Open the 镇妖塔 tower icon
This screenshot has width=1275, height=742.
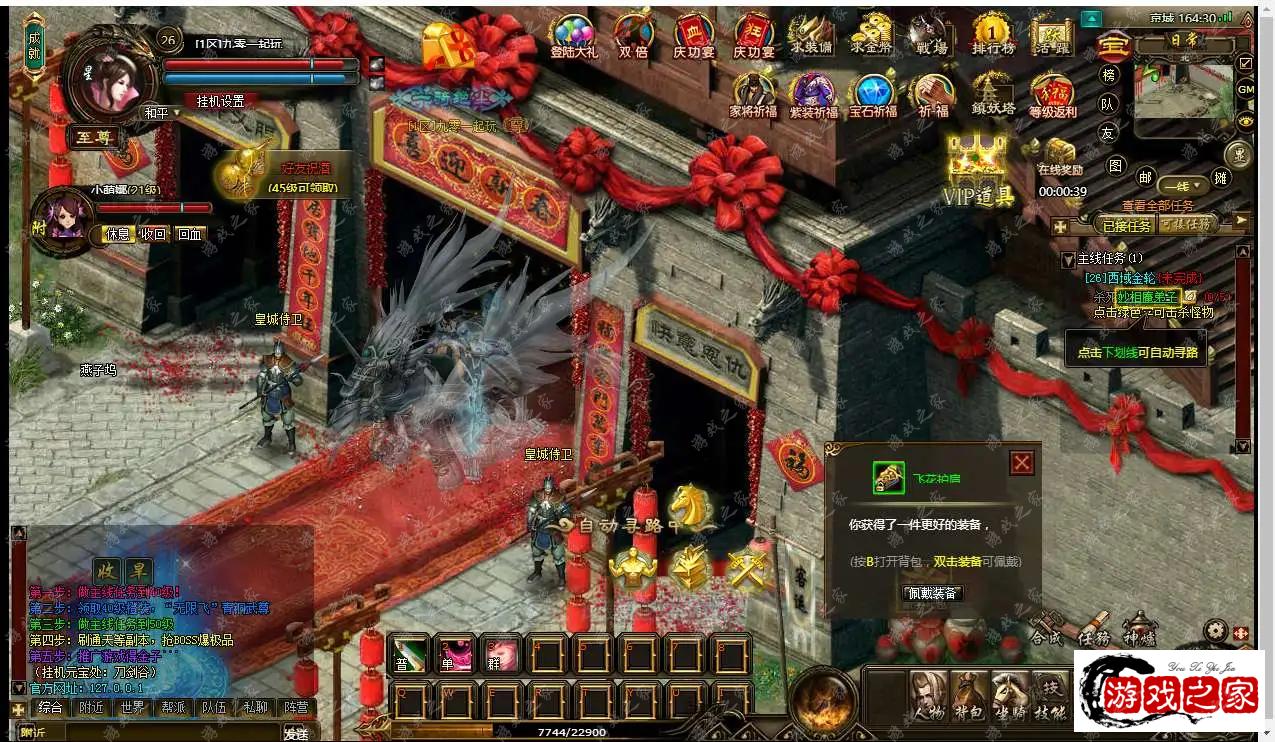pos(993,96)
